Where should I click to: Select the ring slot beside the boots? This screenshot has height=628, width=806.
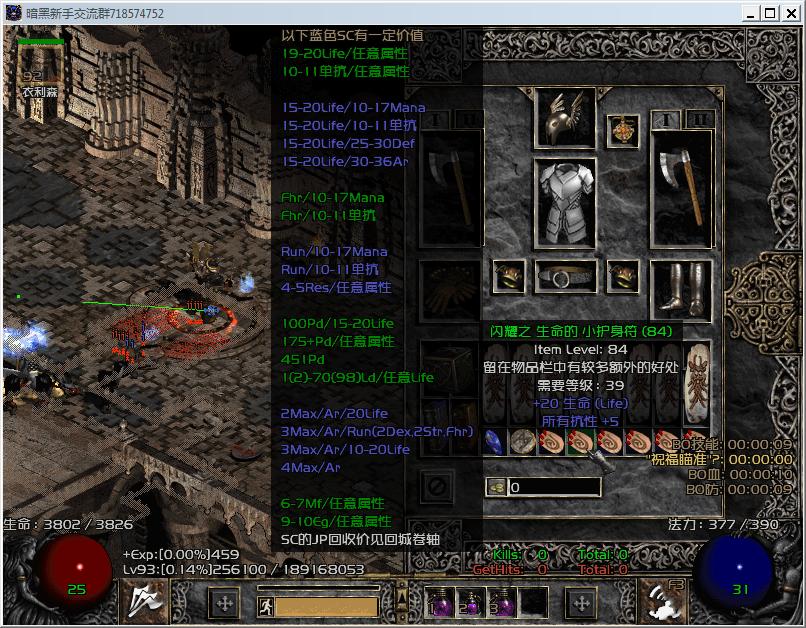[624, 276]
